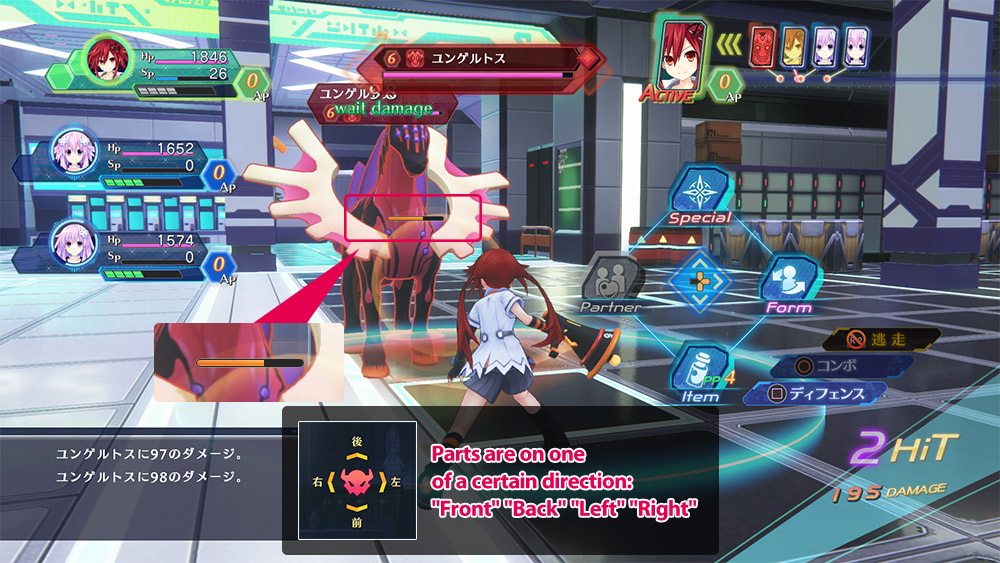Choose the Special command

coord(700,192)
